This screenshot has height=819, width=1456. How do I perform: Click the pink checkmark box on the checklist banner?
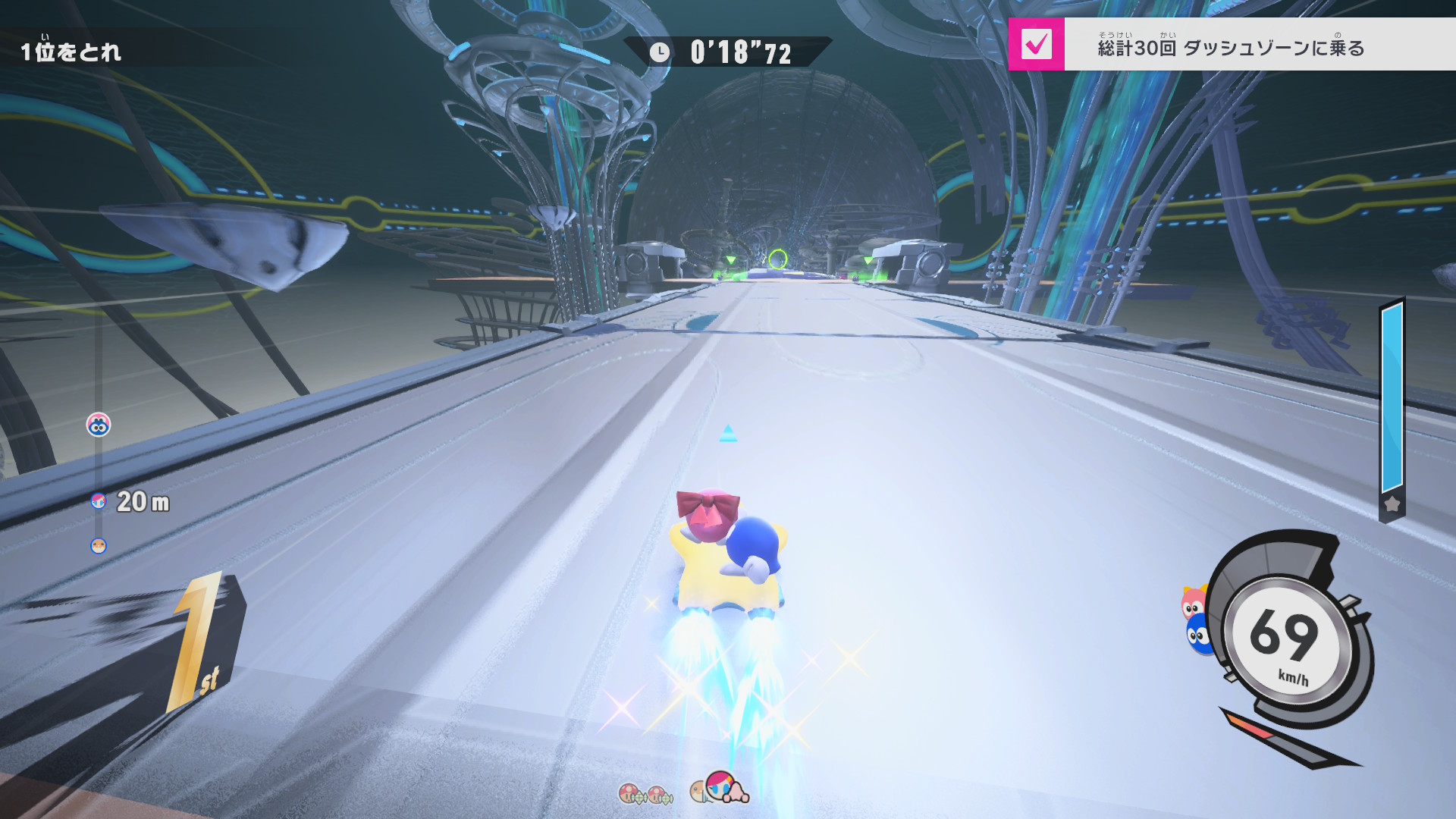(1036, 45)
